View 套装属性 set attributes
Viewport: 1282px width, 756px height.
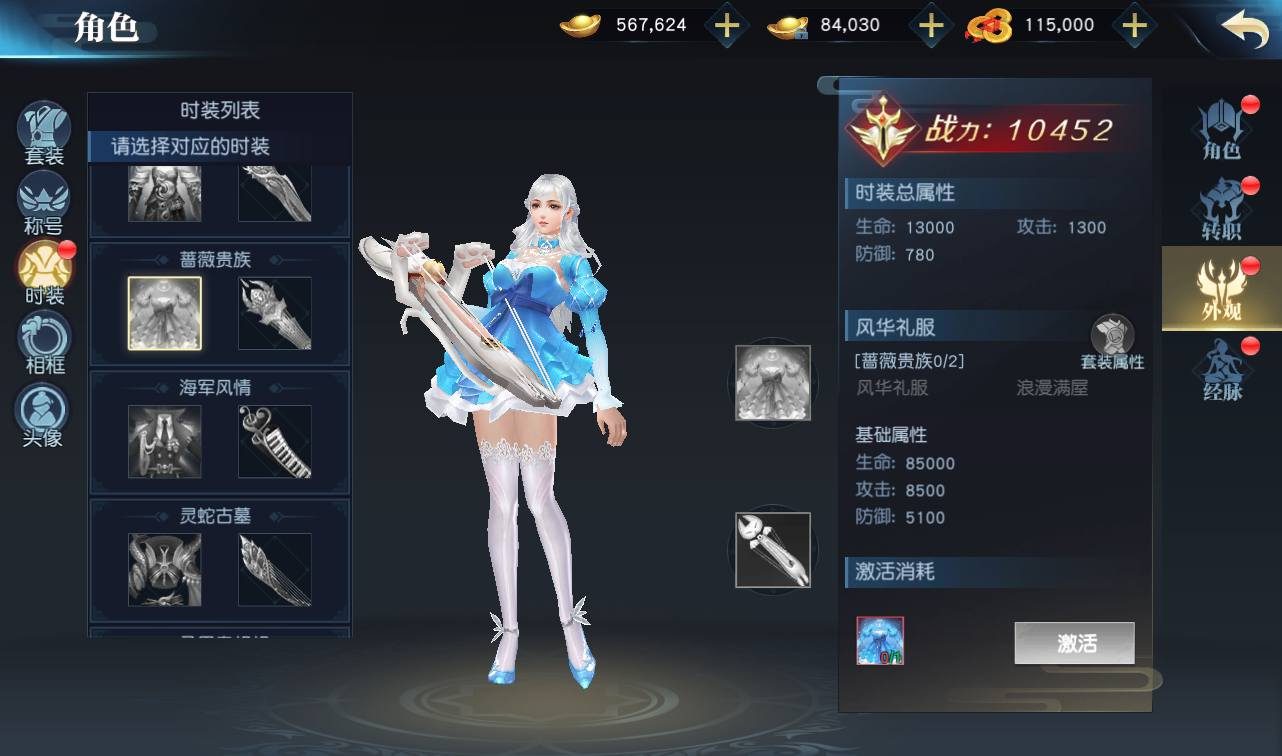pyautogui.click(x=1112, y=342)
